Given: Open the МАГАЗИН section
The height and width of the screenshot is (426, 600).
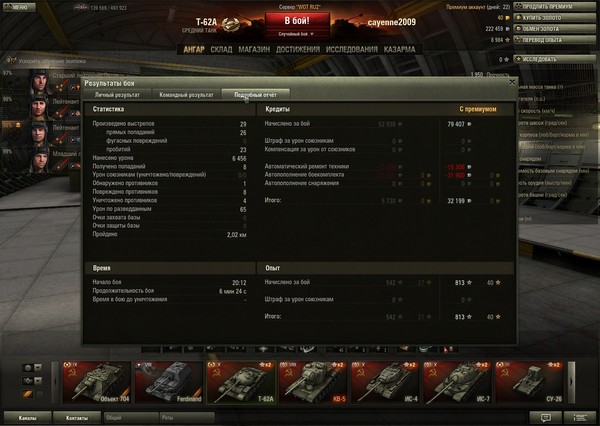Looking at the screenshot, I should [254, 48].
